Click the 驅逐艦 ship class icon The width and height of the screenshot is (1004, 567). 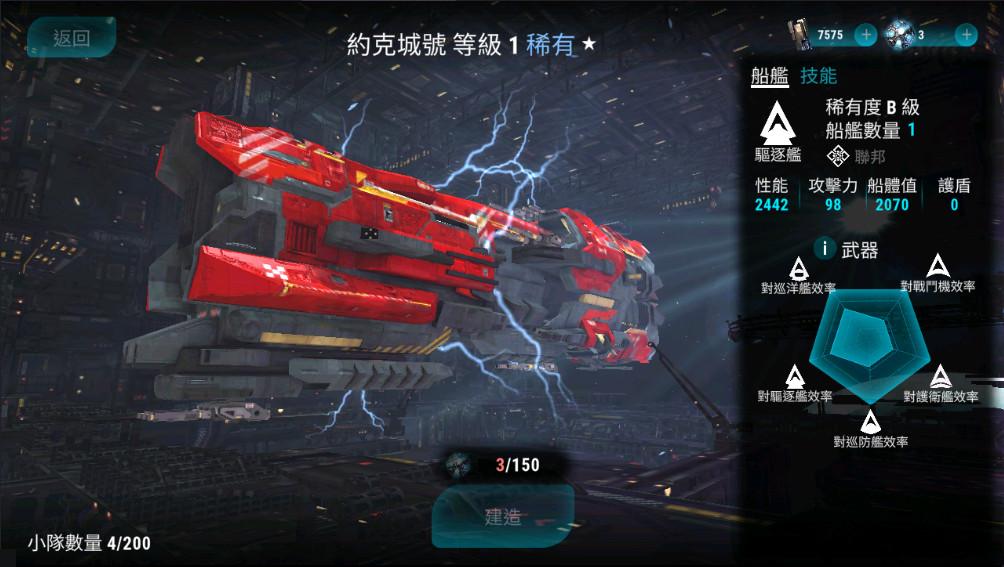pos(778,123)
